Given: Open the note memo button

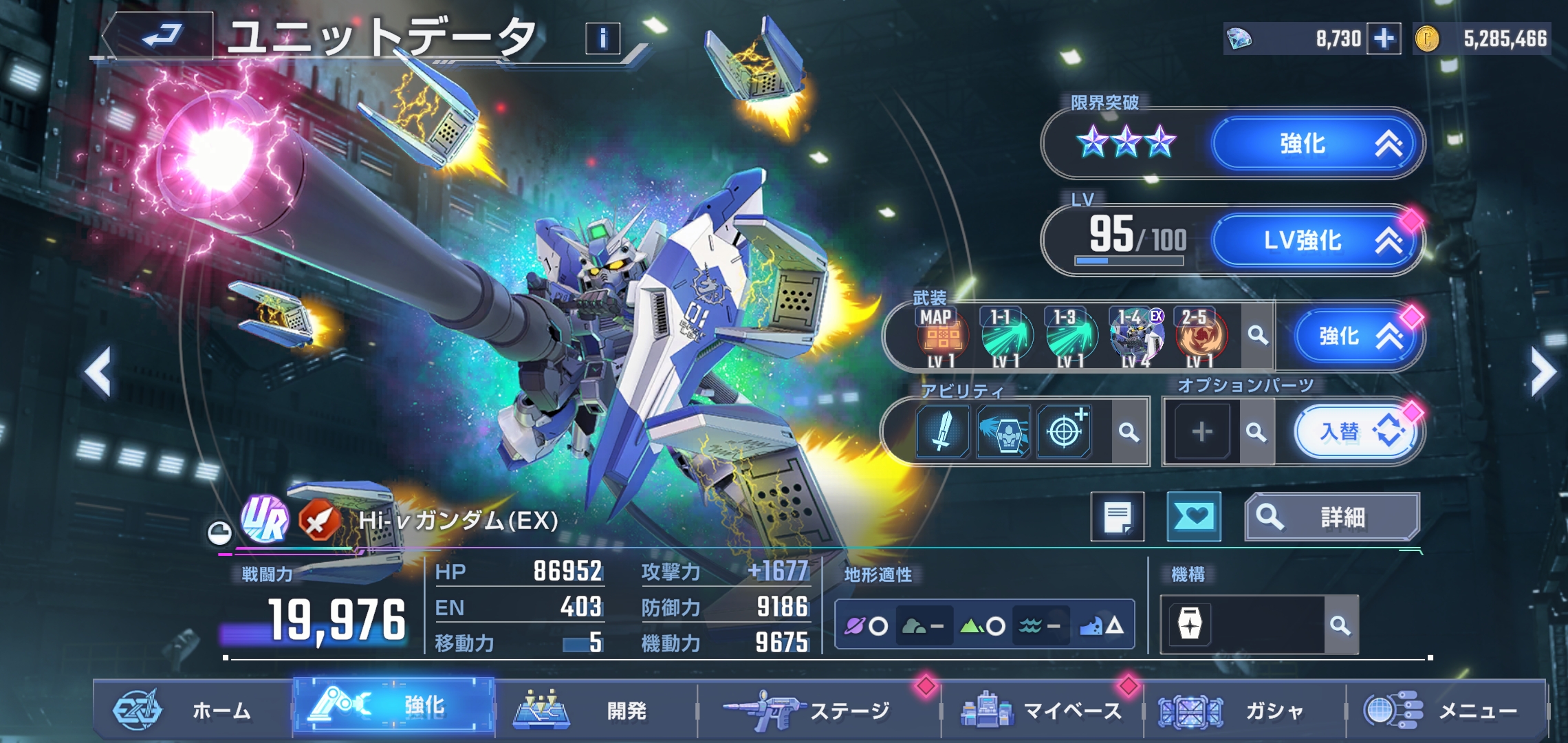Looking at the screenshot, I should 1118,517.
